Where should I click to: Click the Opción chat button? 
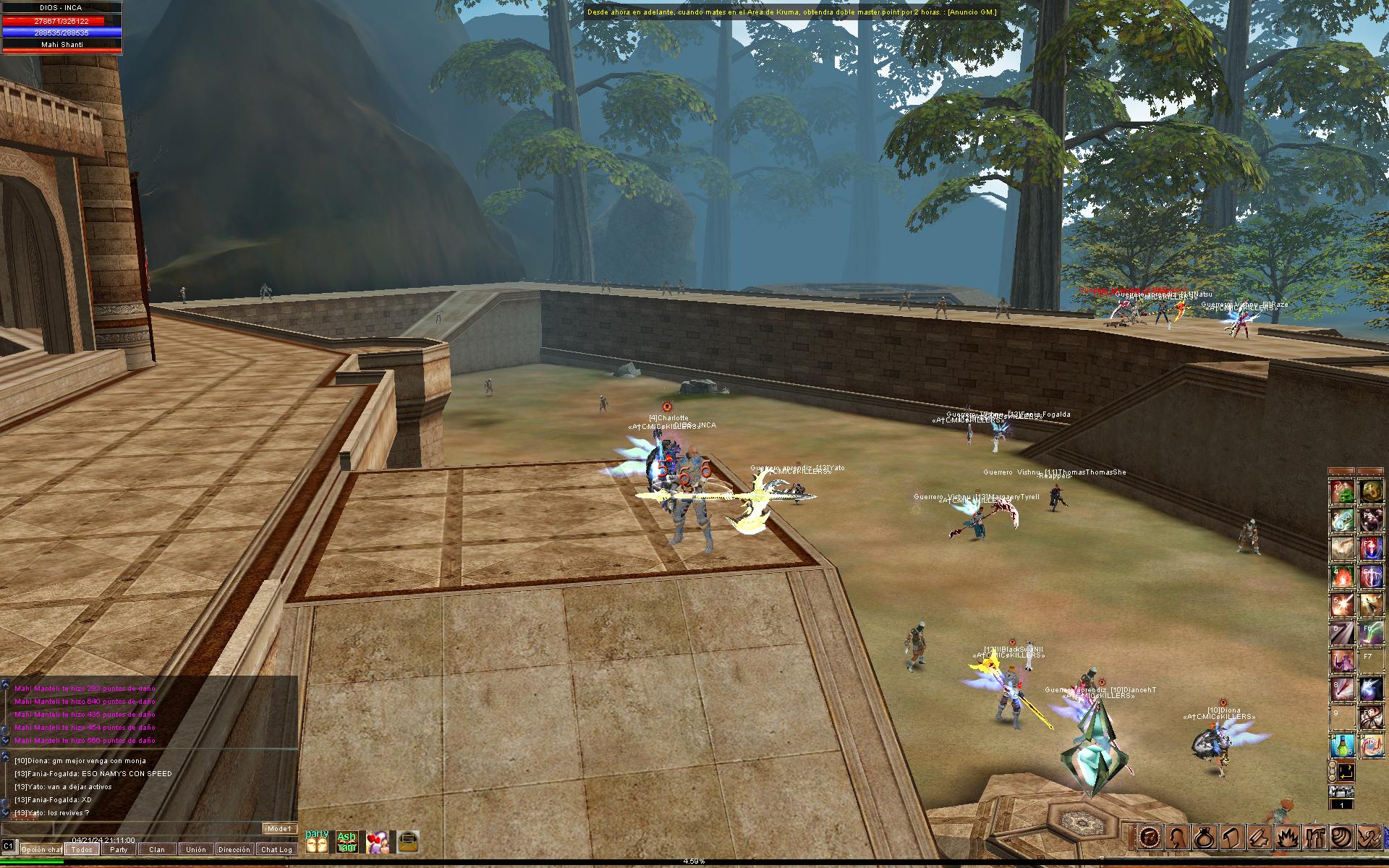tap(41, 849)
